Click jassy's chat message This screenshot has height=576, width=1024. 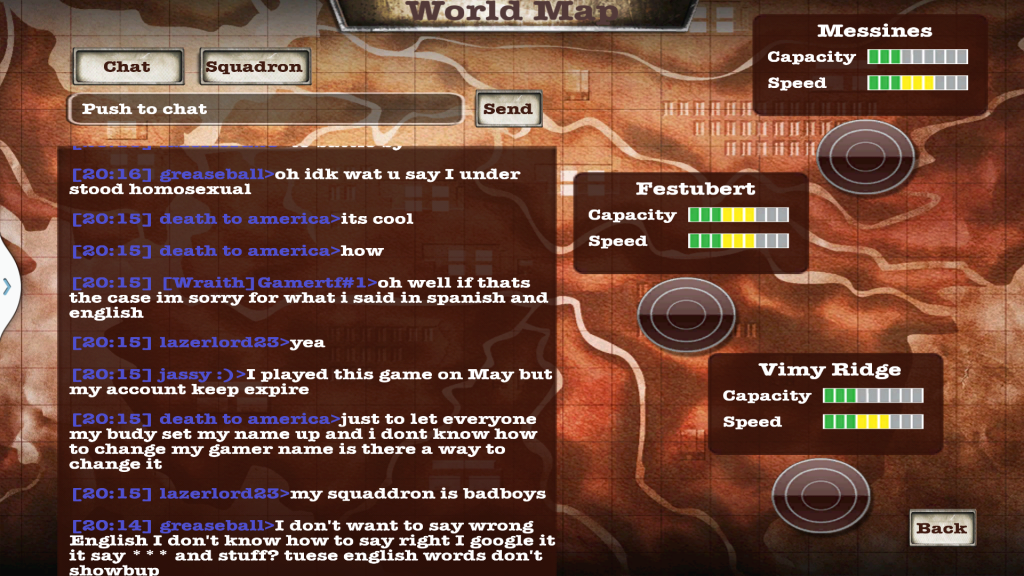pos(310,382)
